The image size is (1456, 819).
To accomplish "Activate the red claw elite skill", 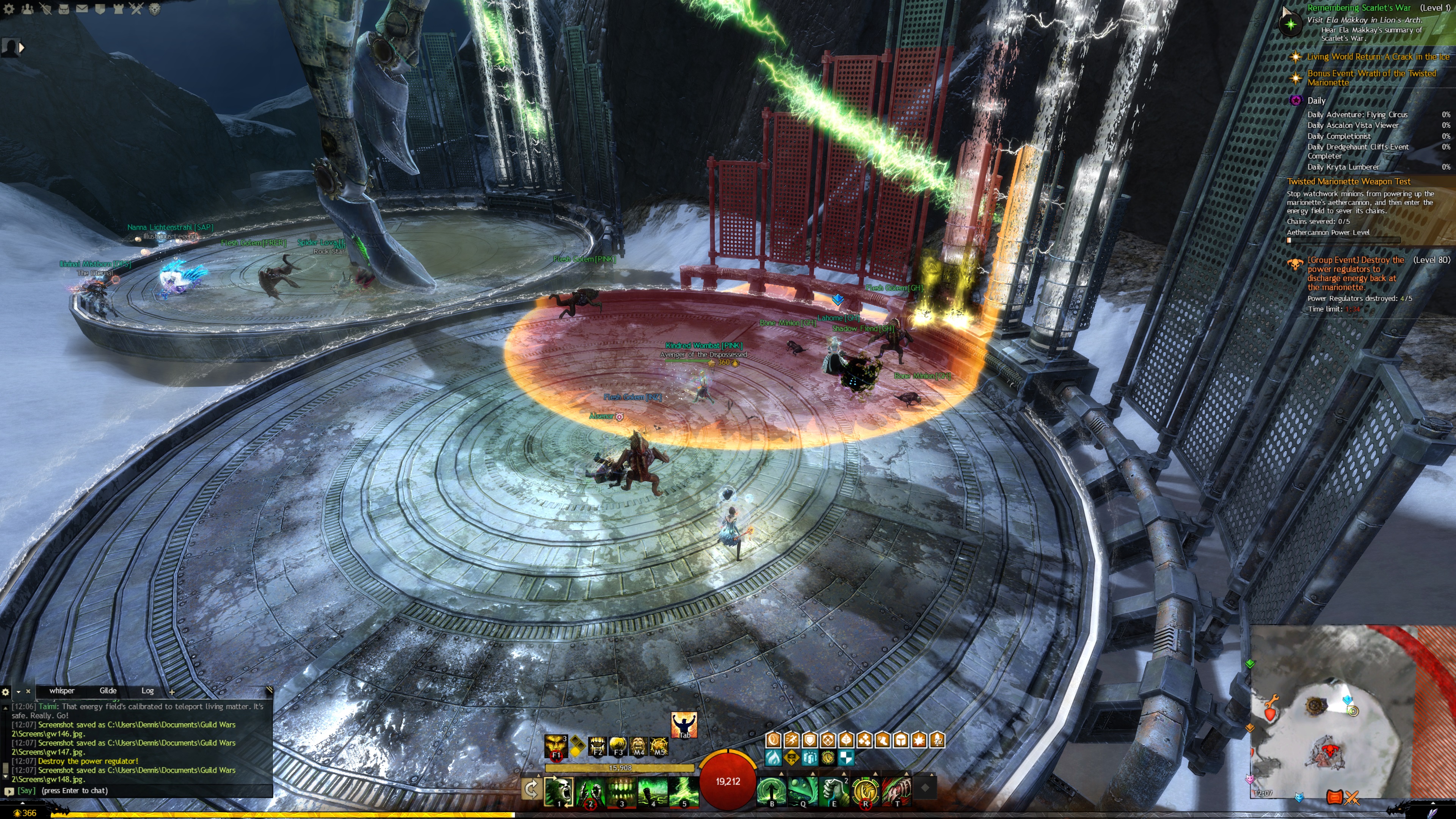I will pyautogui.click(x=896, y=791).
